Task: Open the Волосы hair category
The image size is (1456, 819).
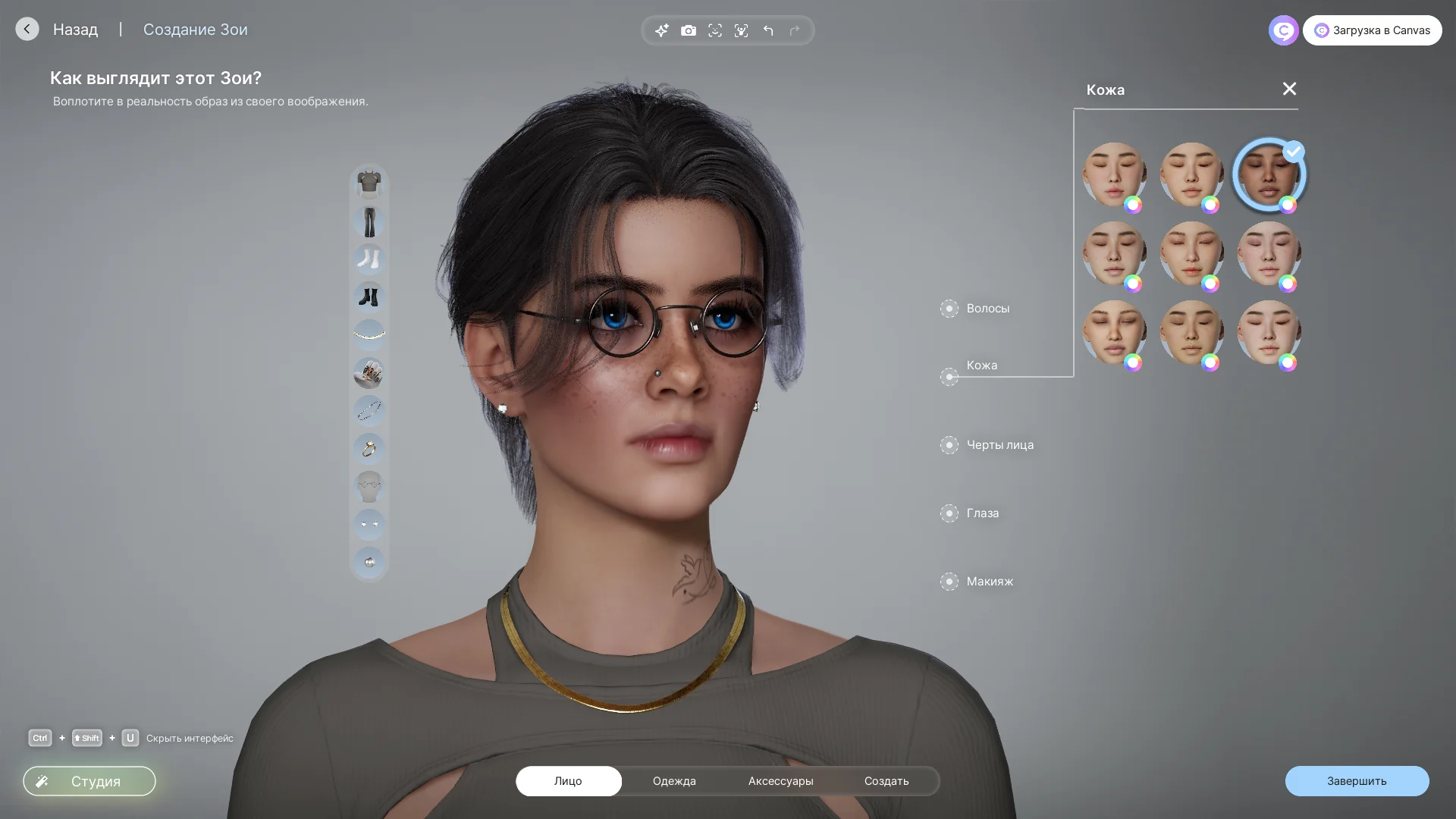Action: tap(987, 309)
